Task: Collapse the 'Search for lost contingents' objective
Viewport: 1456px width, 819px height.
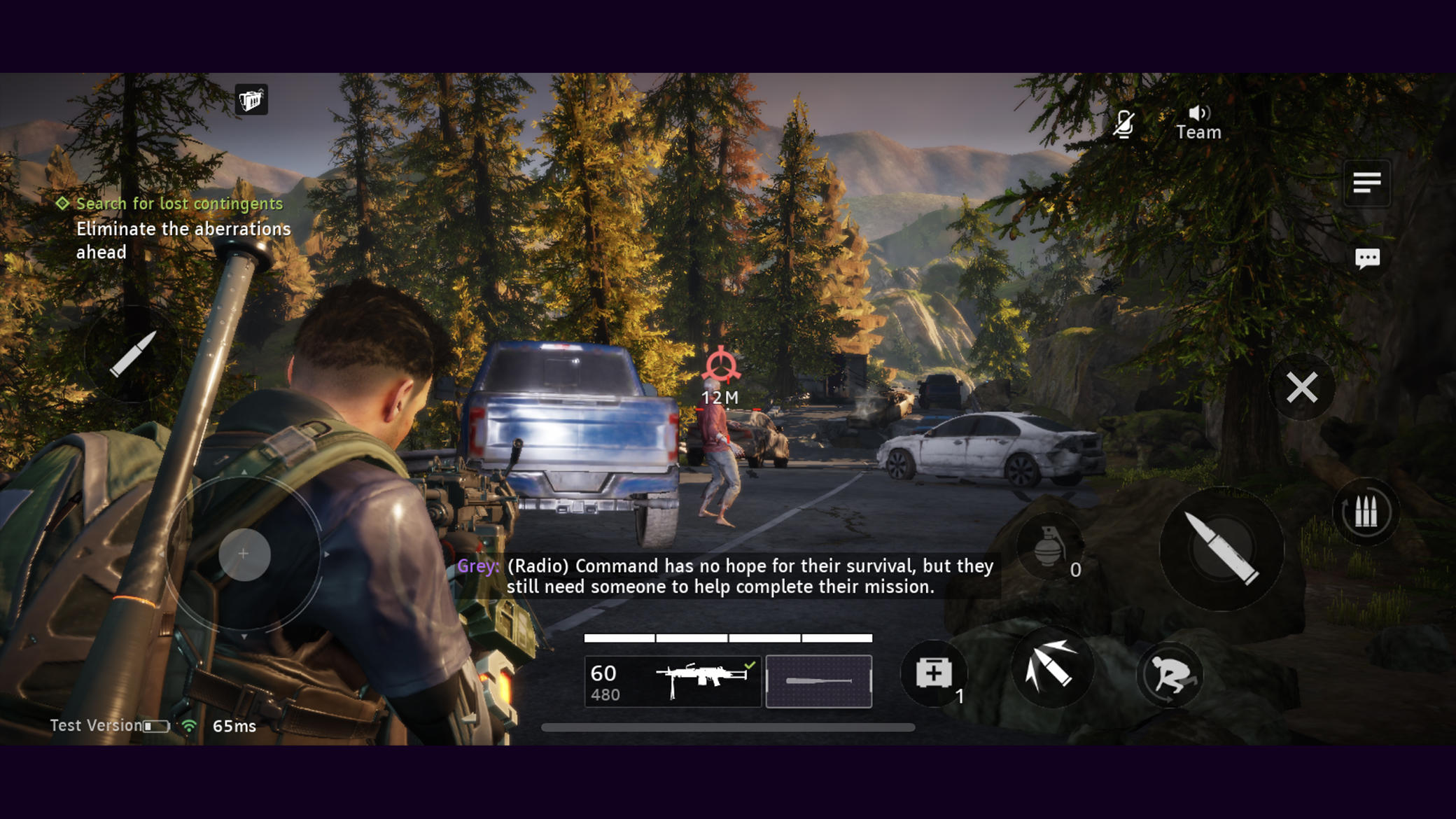Action: tap(62, 204)
